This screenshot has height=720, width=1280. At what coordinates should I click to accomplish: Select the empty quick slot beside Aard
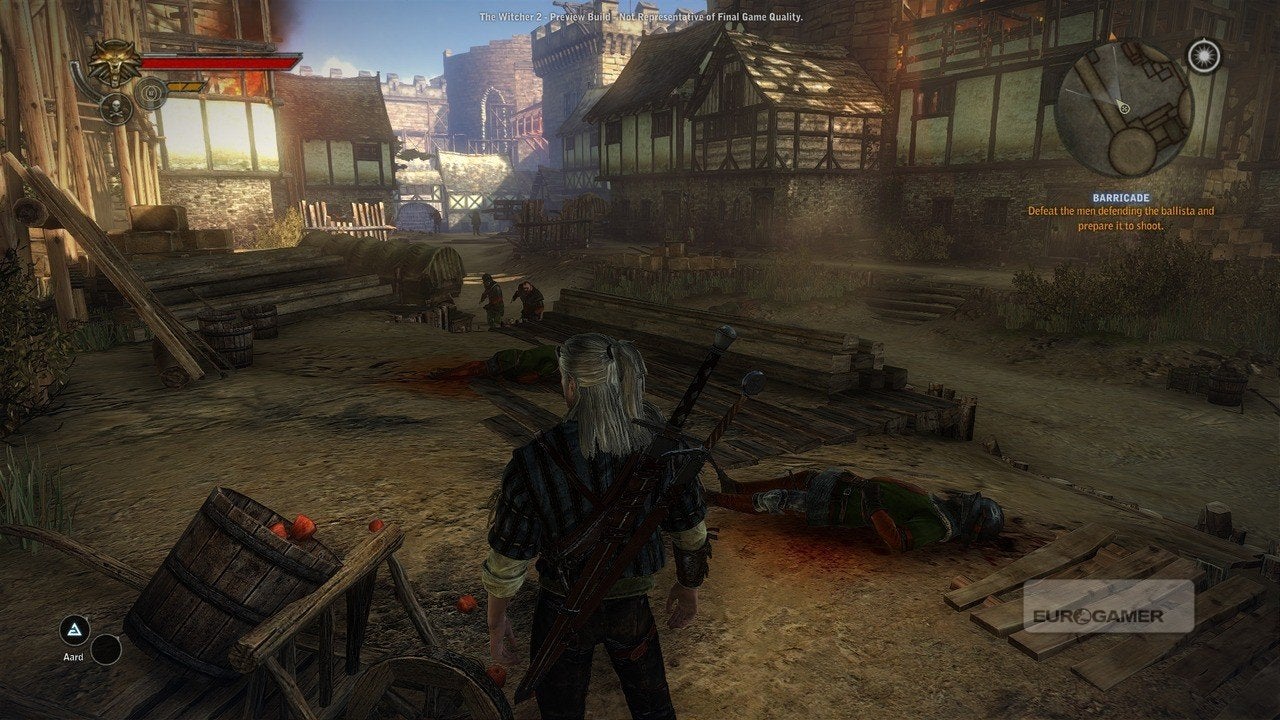[106, 650]
